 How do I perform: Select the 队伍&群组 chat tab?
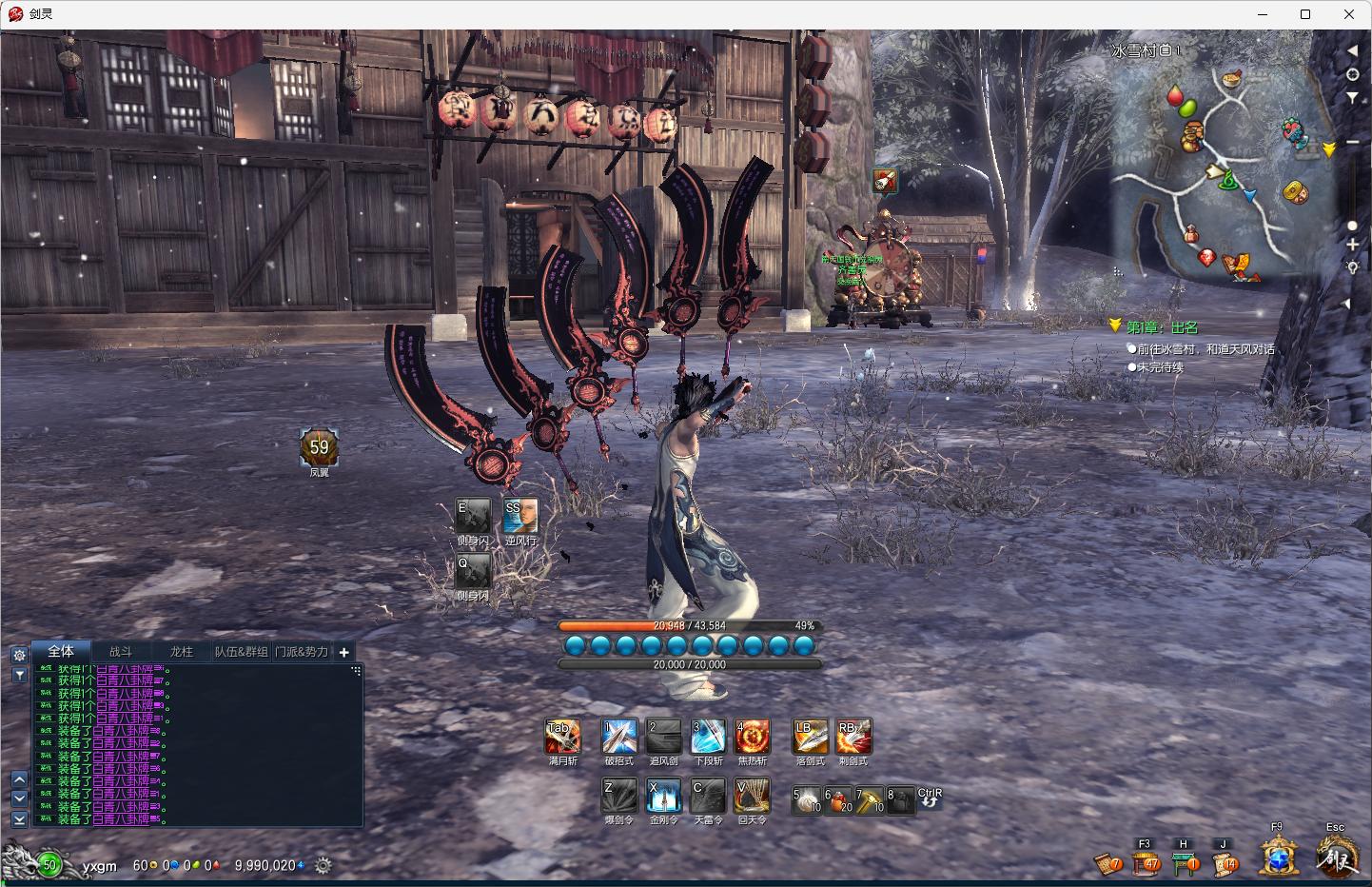(x=241, y=652)
